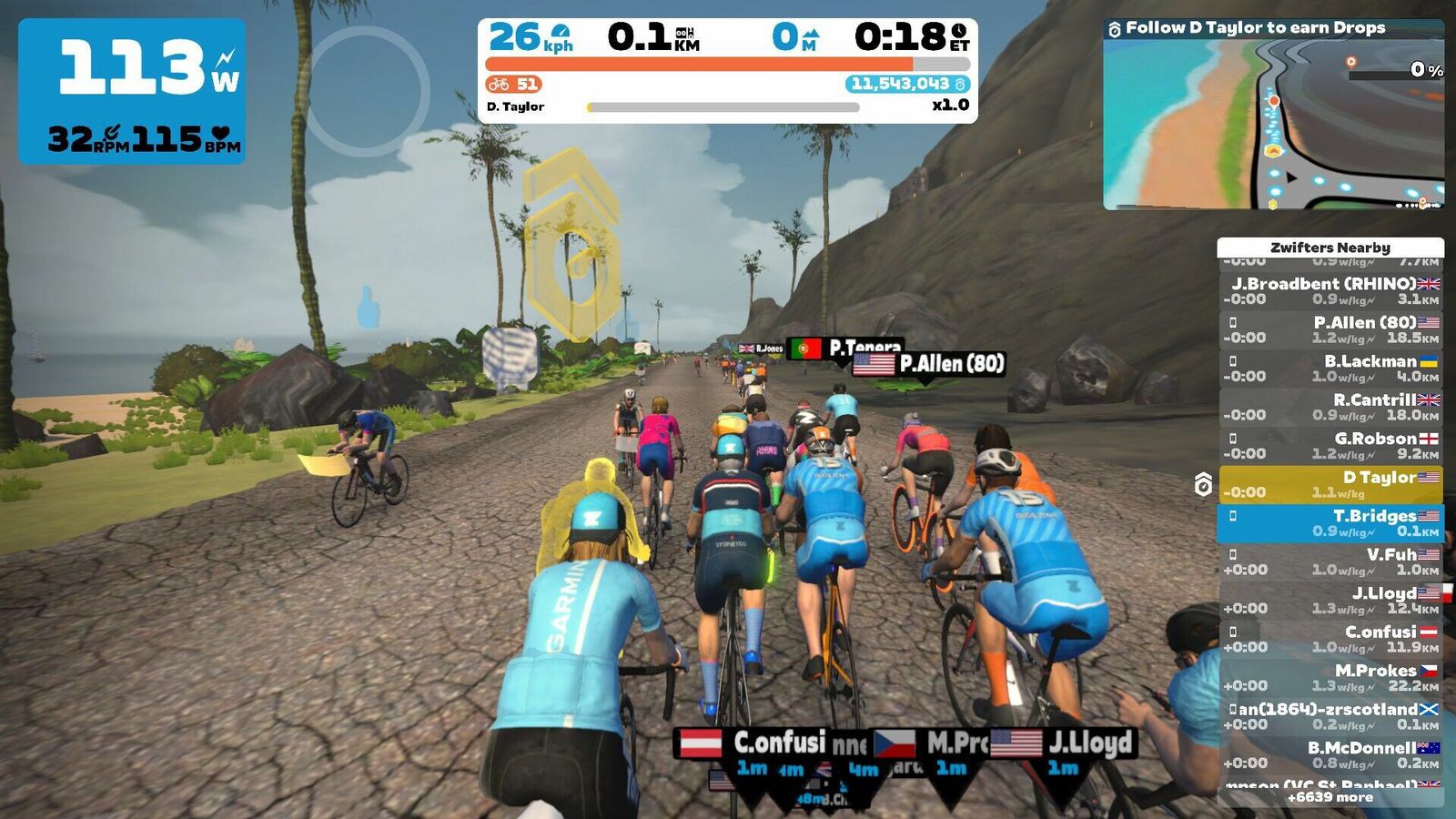
Task: Activate the empty power-up ring
Action: pos(364,91)
